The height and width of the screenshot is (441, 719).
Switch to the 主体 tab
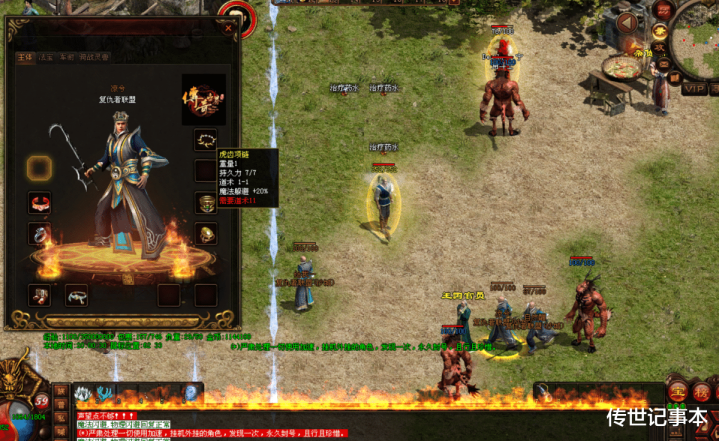pos(24,58)
